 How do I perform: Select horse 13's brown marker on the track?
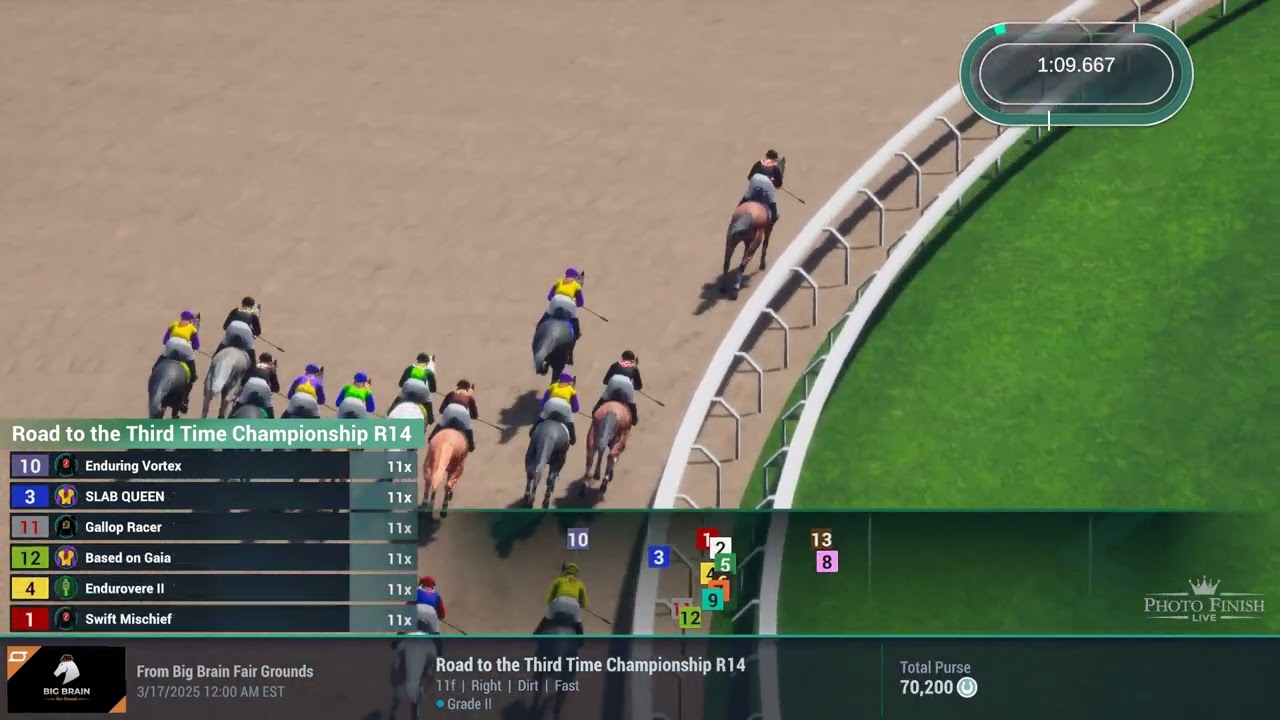822,540
